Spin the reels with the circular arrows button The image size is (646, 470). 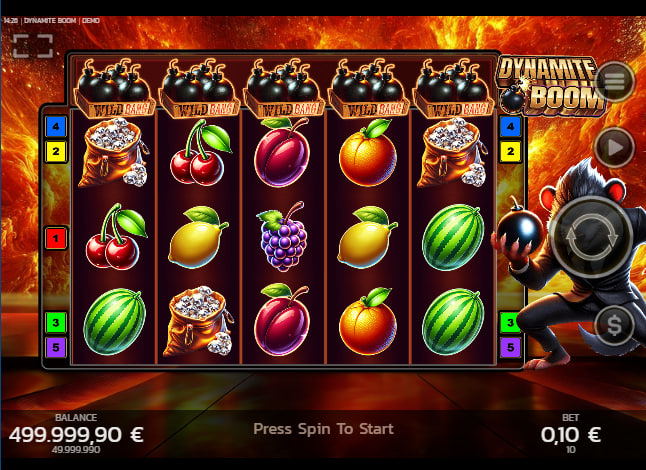pos(588,236)
